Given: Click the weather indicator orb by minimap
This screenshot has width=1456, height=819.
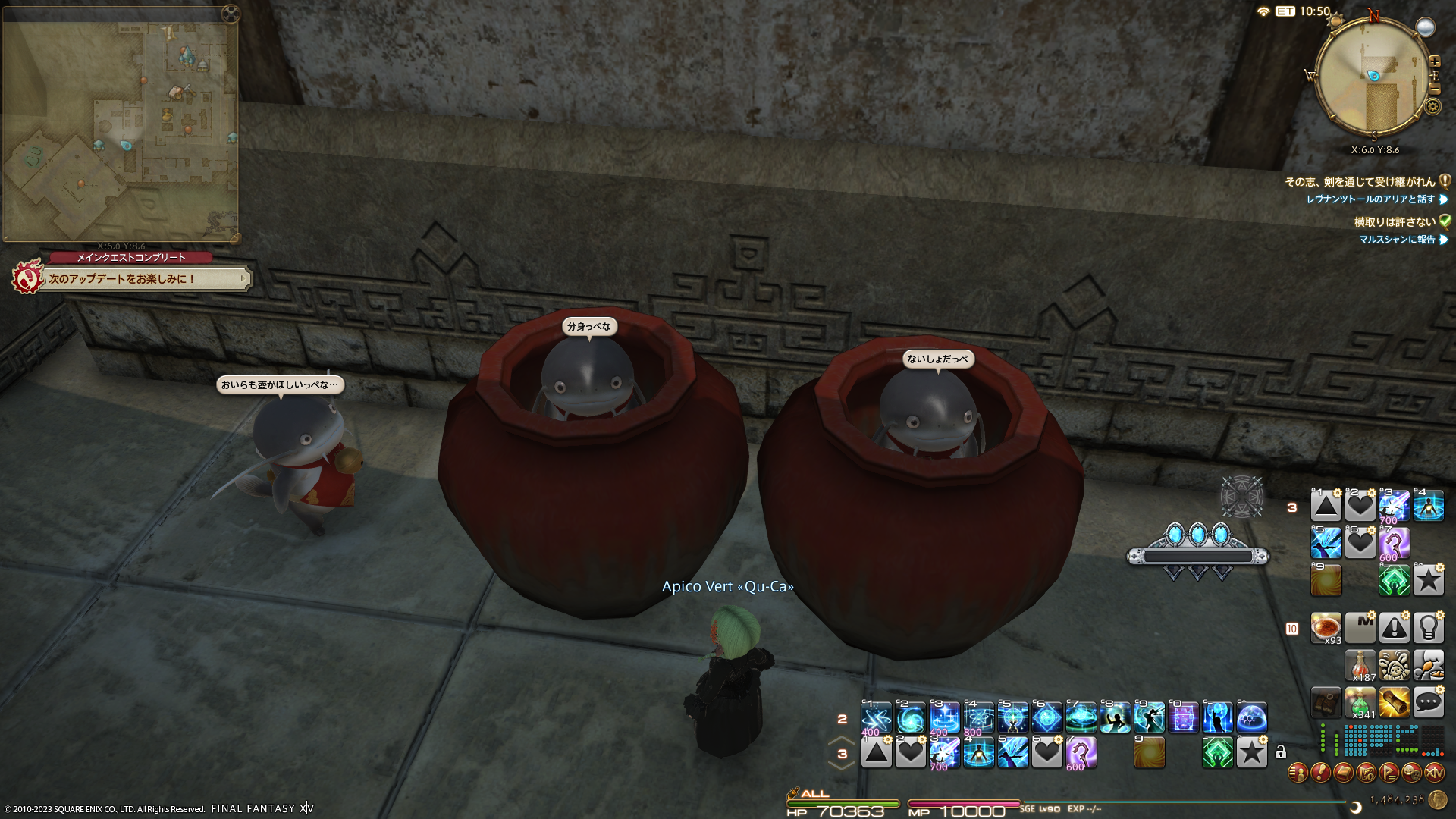Looking at the screenshot, I should (x=1426, y=28).
